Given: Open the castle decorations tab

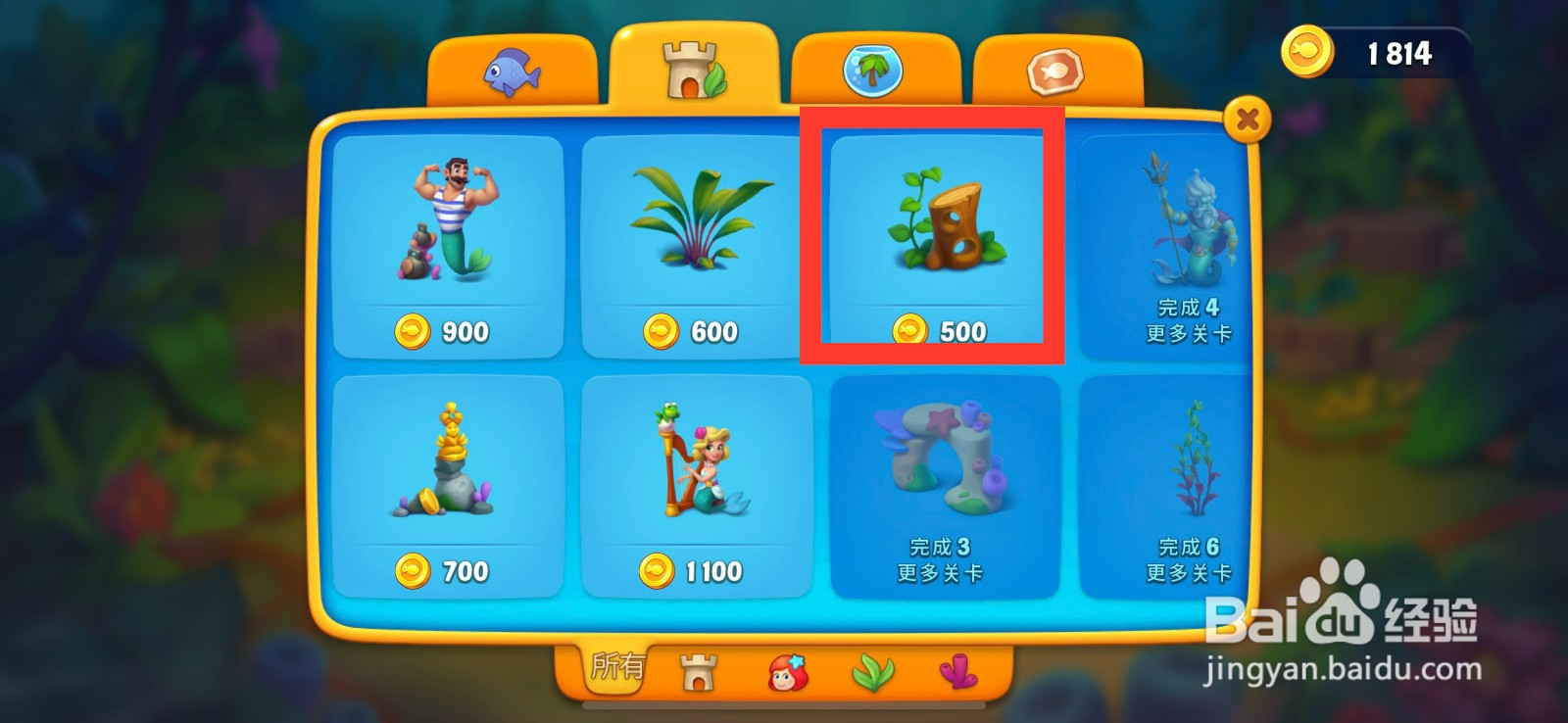Looking at the screenshot, I should pos(695,69).
